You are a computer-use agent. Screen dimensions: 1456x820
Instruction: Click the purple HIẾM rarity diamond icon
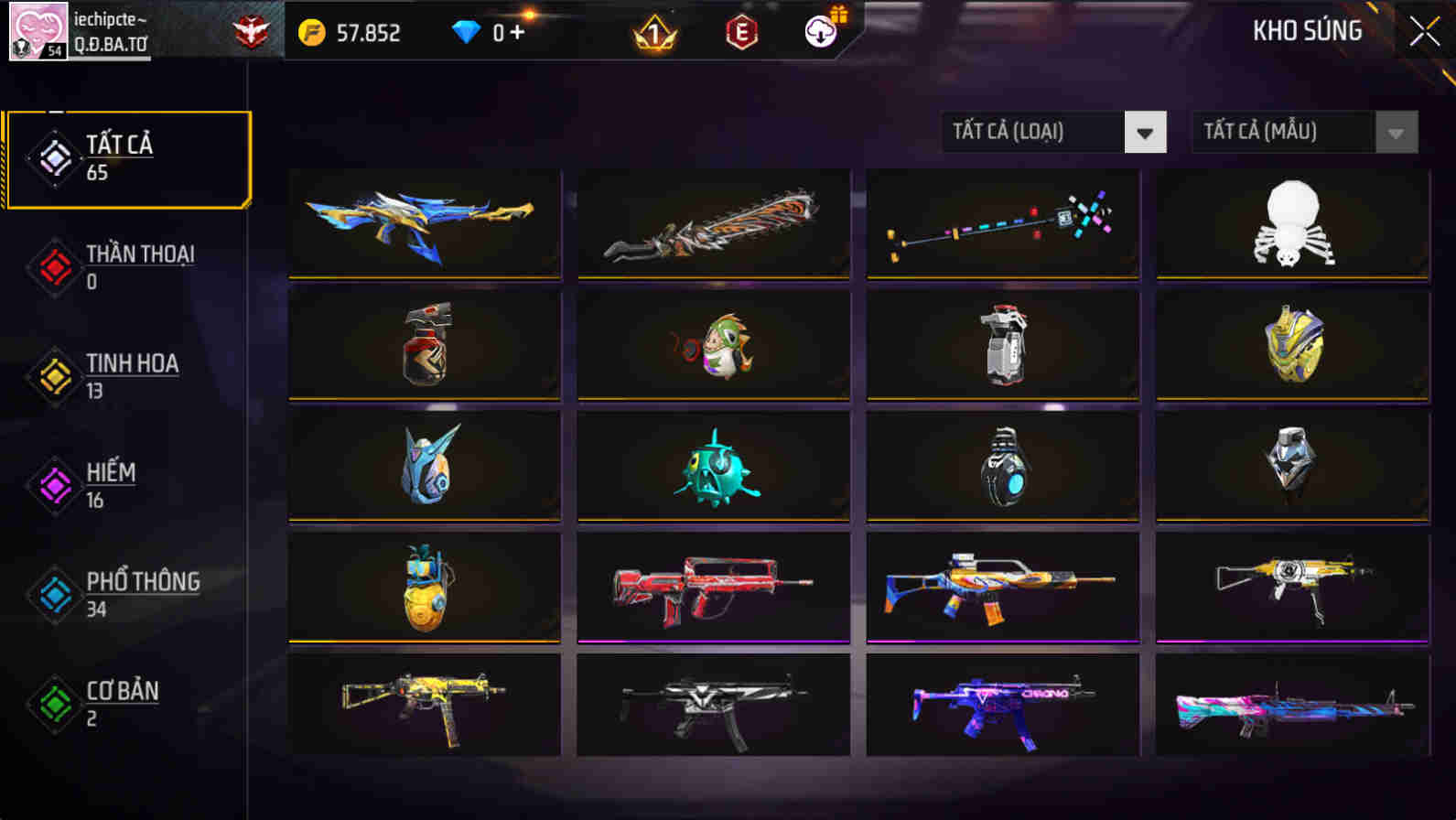[x=54, y=485]
